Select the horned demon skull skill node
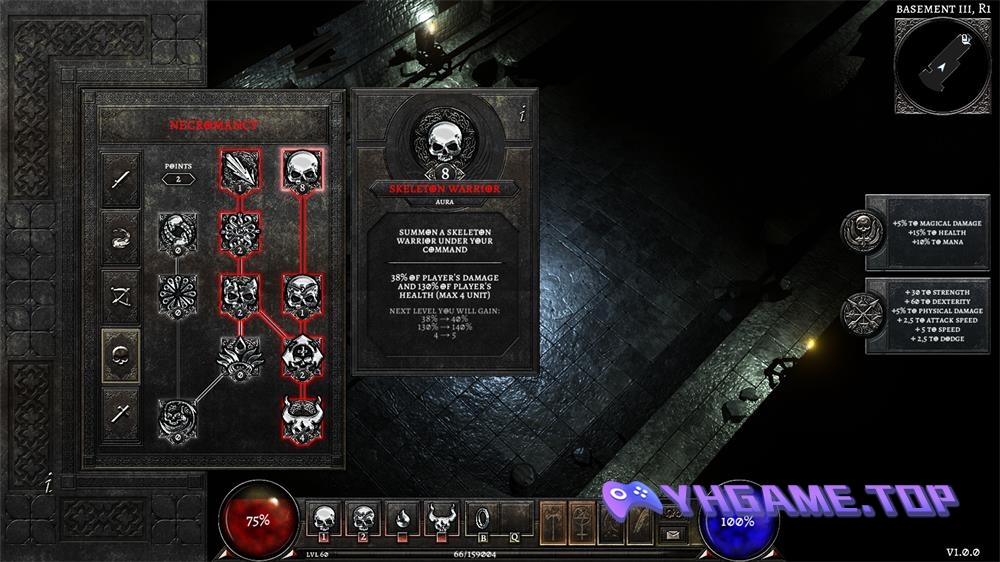The height and width of the screenshot is (562, 1000). click(x=302, y=417)
